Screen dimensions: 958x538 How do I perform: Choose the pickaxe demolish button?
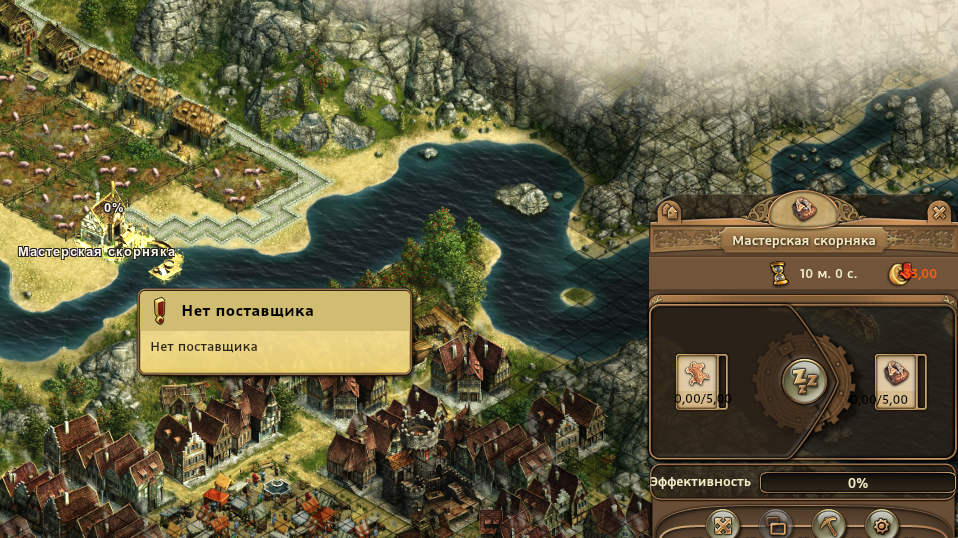pos(829,524)
